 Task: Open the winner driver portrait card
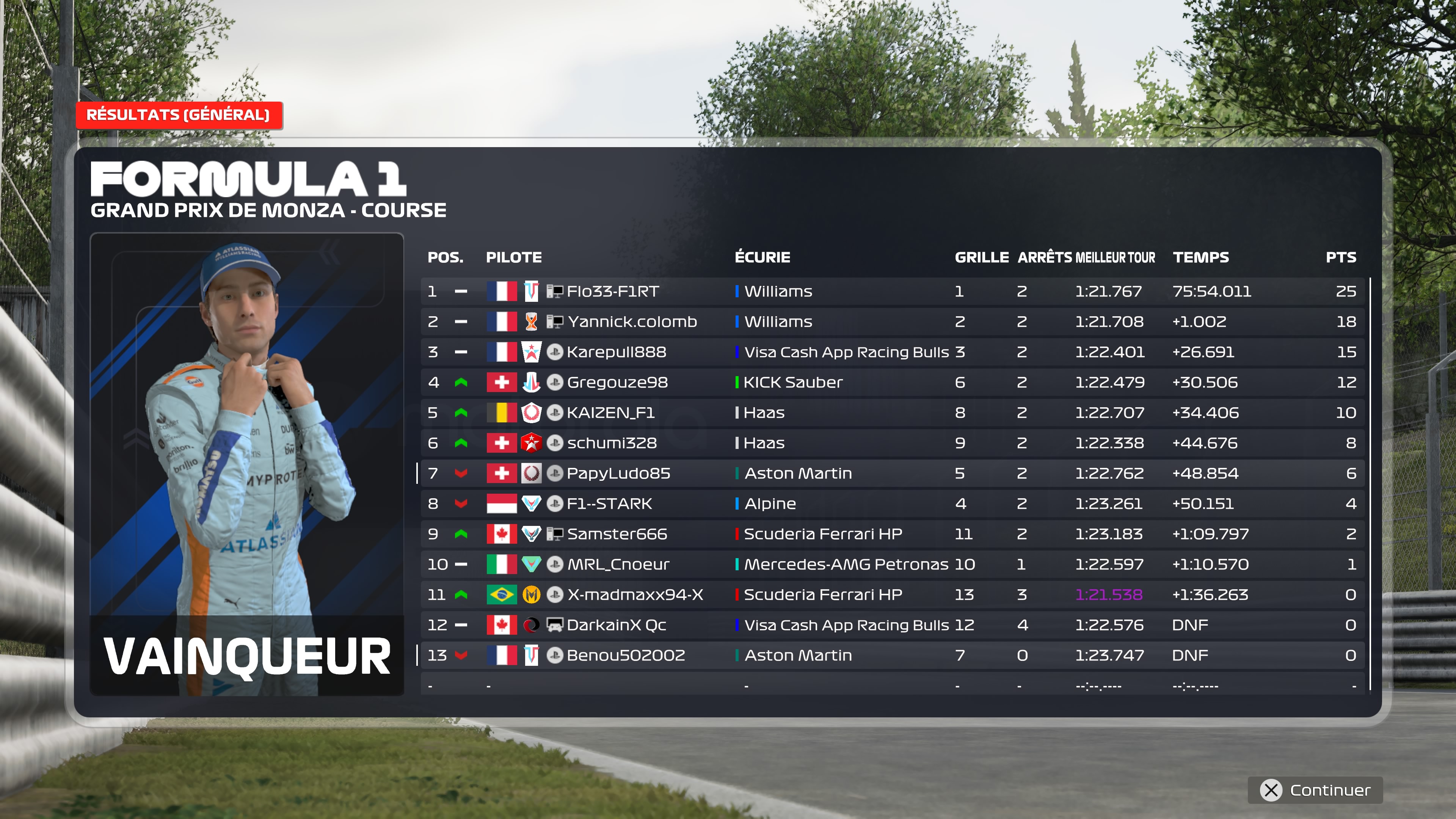(x=247, y=463)
